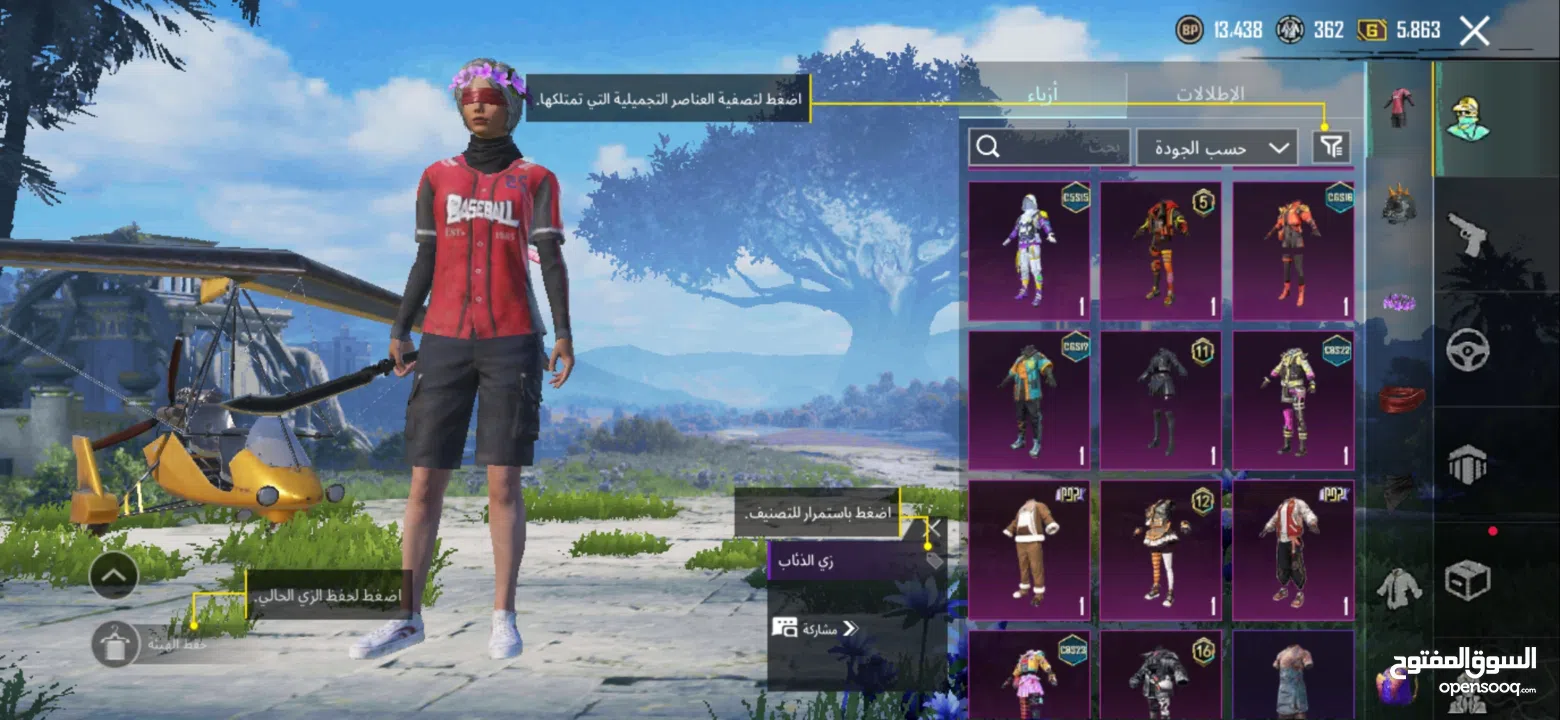
Task: Select the white CG515 outfit thumbnail
Action: pos(1028,245)
